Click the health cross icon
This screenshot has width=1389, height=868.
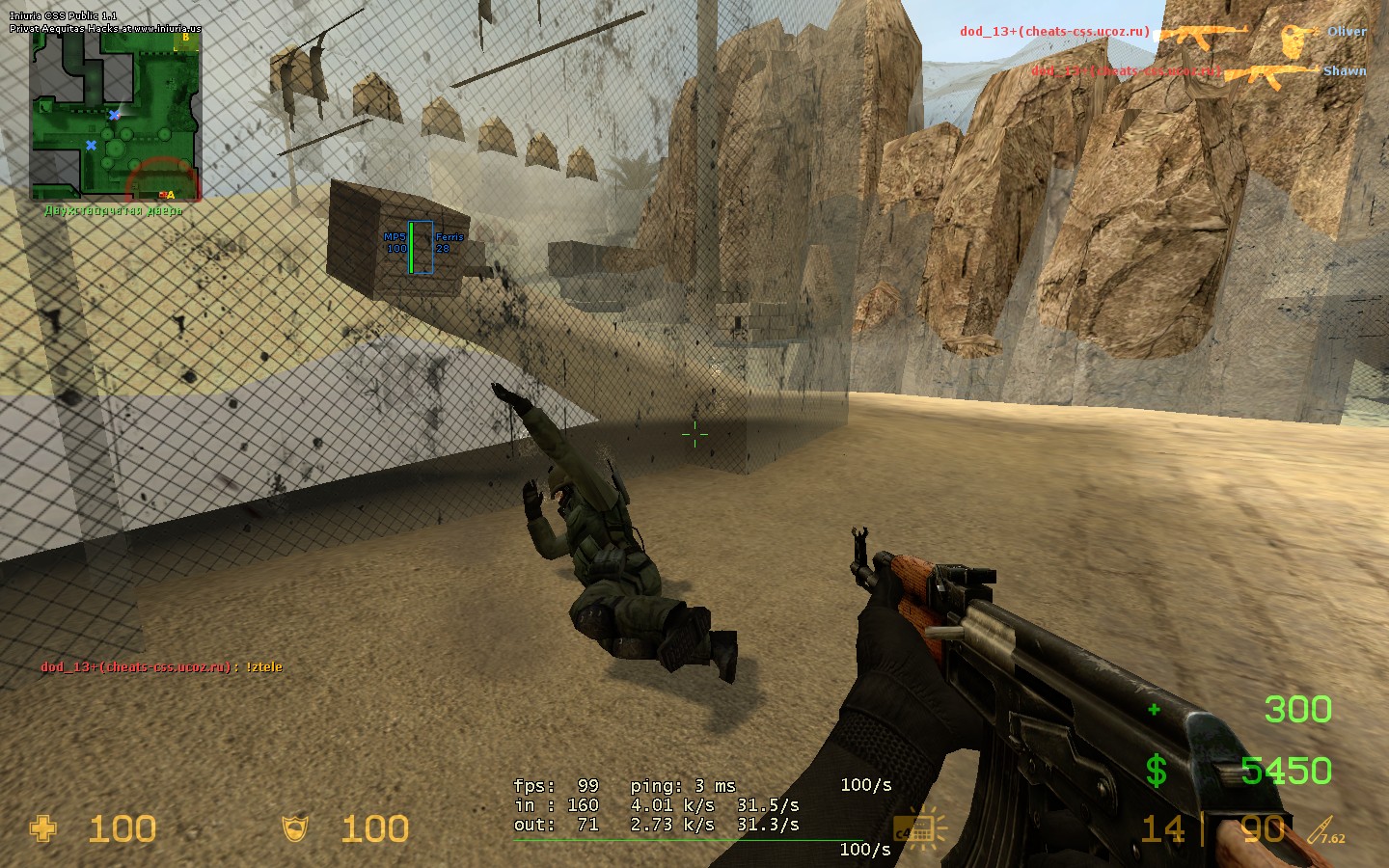click(43, 828)
